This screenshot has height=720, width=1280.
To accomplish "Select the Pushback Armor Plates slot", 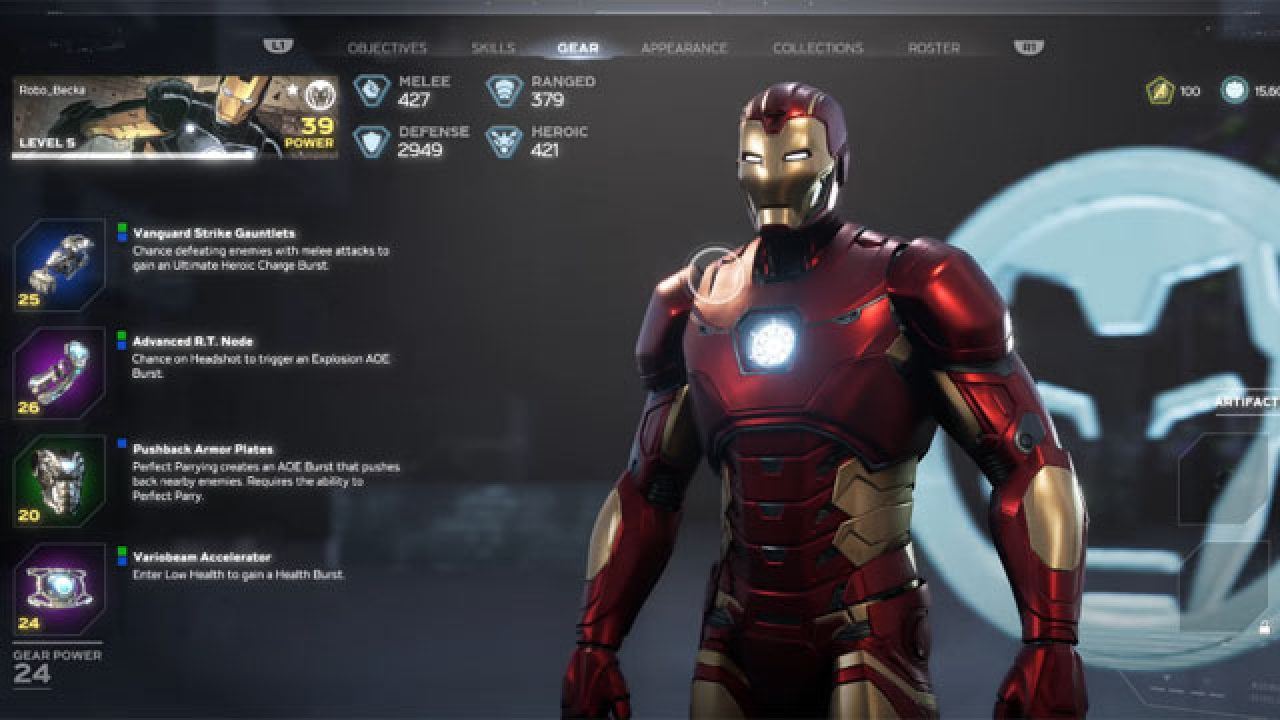I will click(60, 481).
